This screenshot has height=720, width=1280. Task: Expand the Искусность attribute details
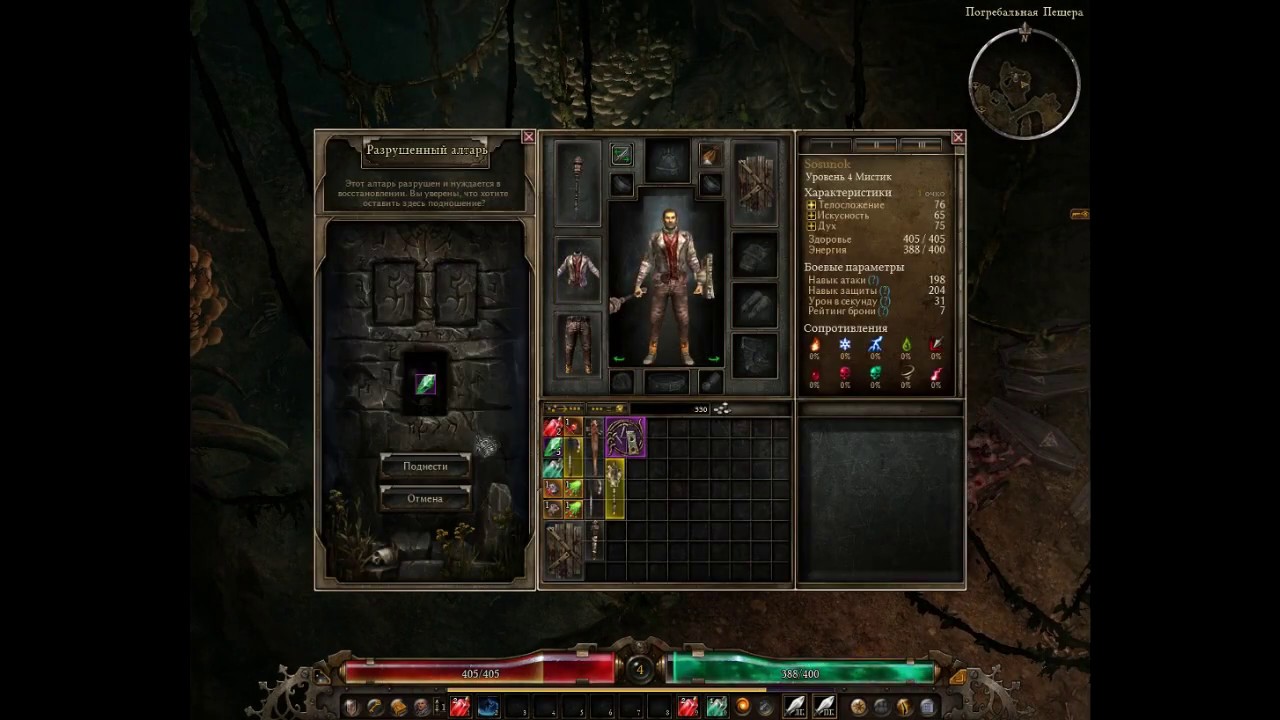pyautogui.click(x=812, y=215)
